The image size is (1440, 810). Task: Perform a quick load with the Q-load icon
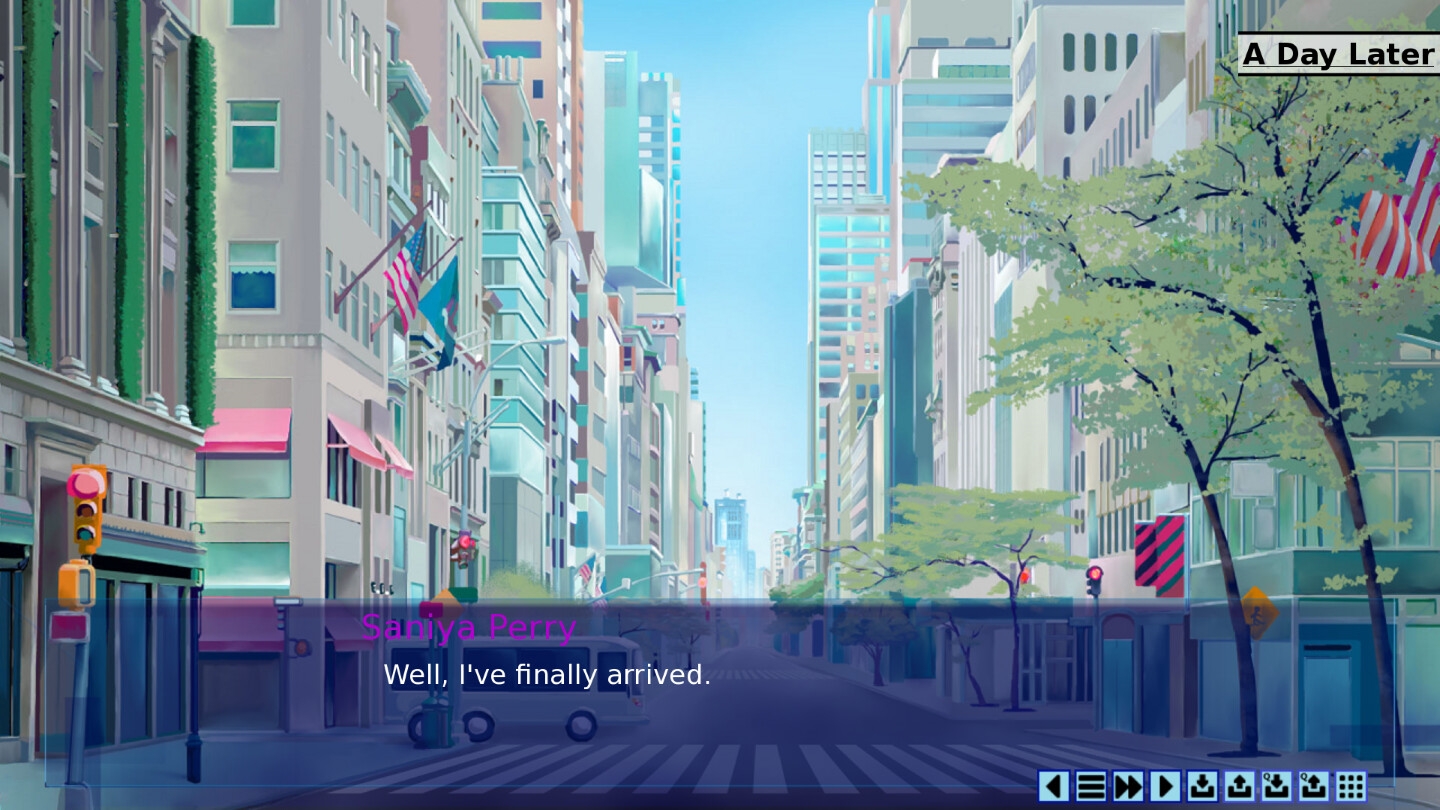pos(1315,785)
